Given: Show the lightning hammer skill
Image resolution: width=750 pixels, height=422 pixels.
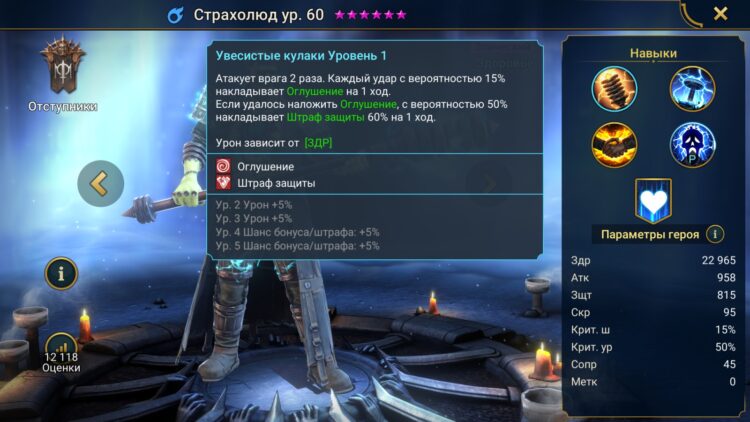Looking at the screenshot, I should click(x=692, y=88).
